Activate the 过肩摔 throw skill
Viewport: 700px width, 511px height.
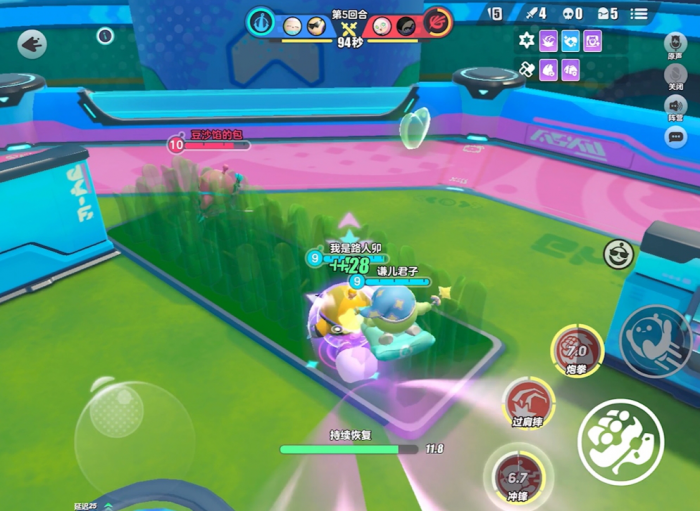(x=528, y=401)
